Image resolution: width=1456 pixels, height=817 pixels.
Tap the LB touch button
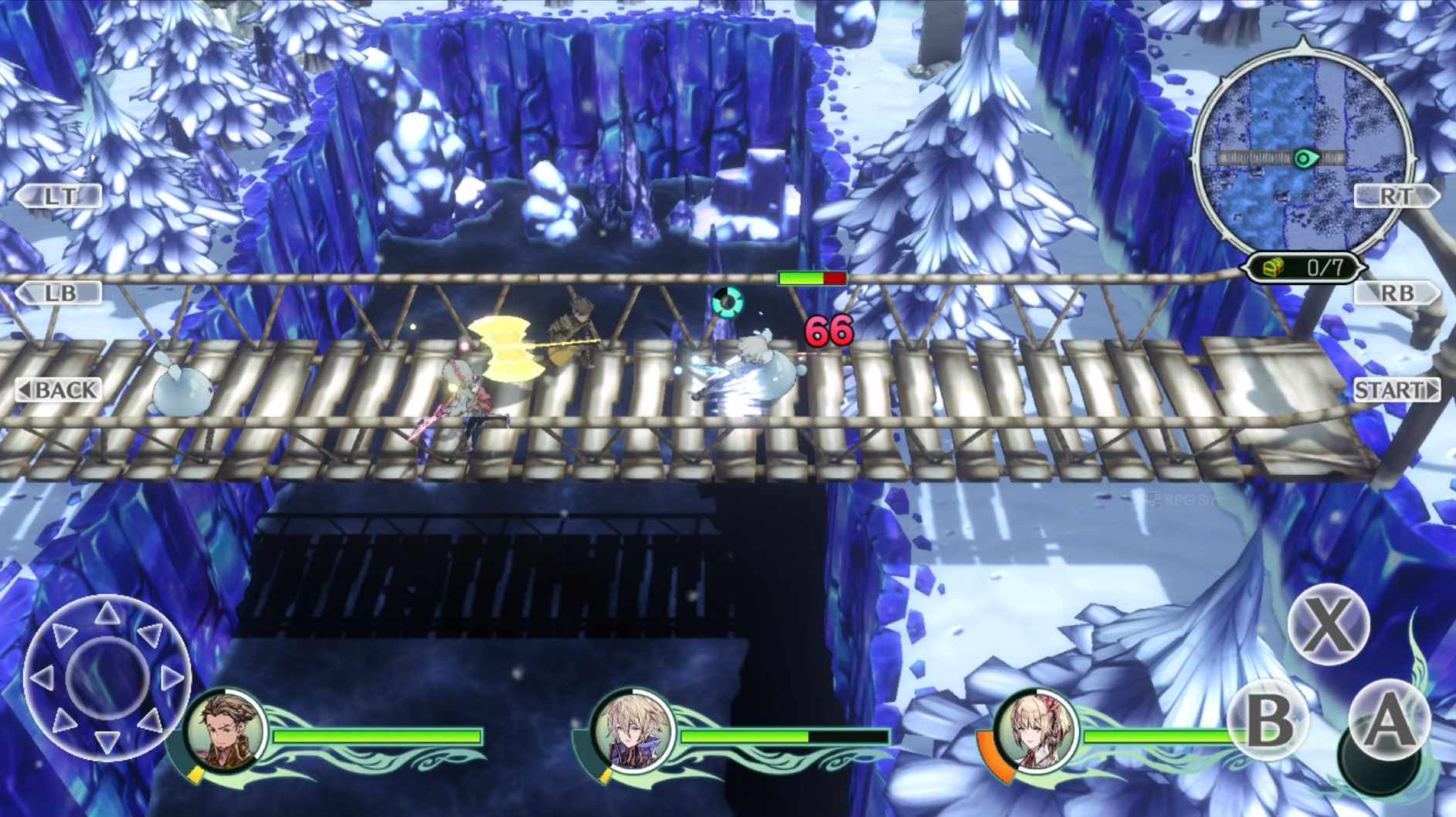tap(59, 293)
